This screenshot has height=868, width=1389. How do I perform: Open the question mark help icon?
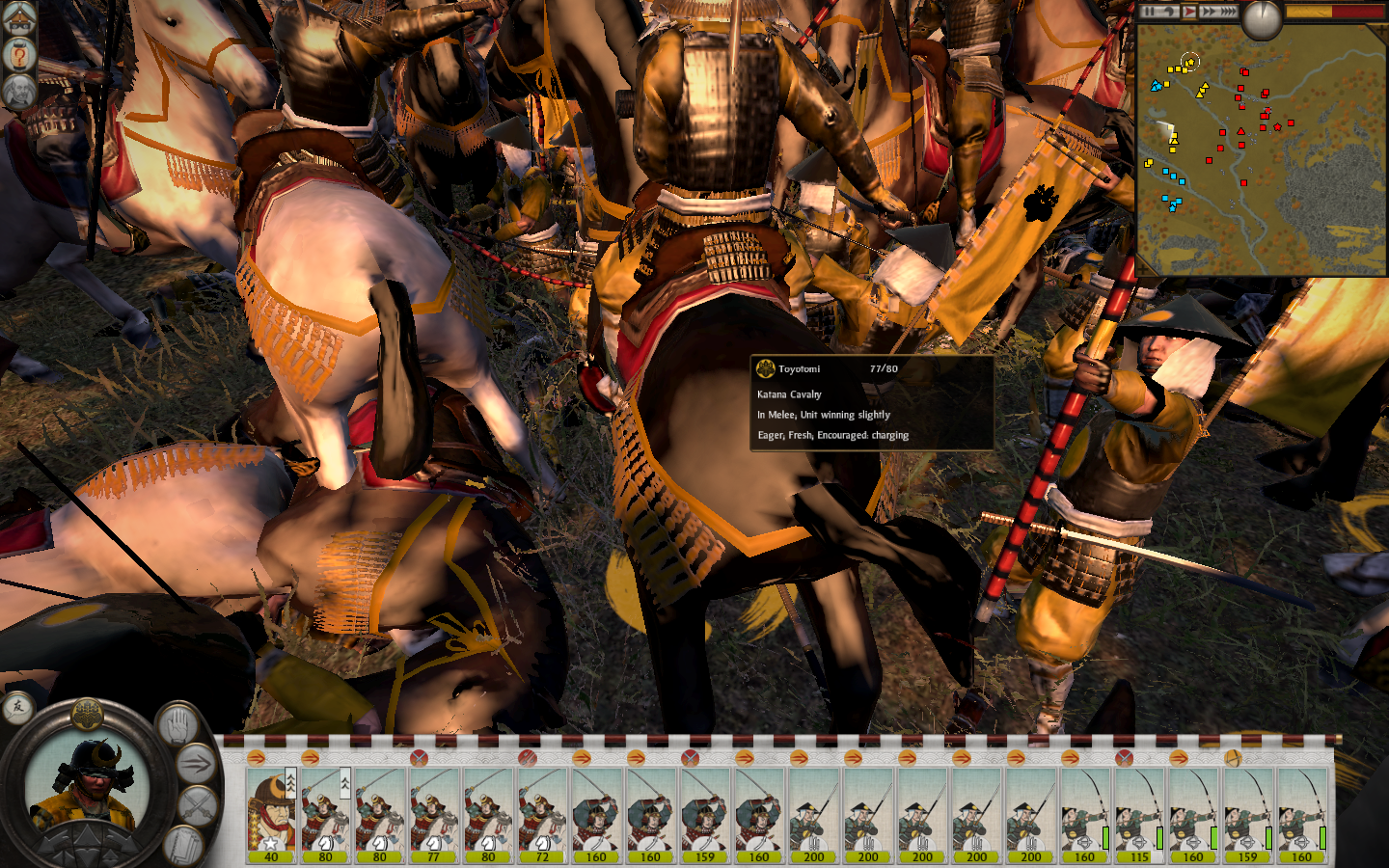coord(18,55)
